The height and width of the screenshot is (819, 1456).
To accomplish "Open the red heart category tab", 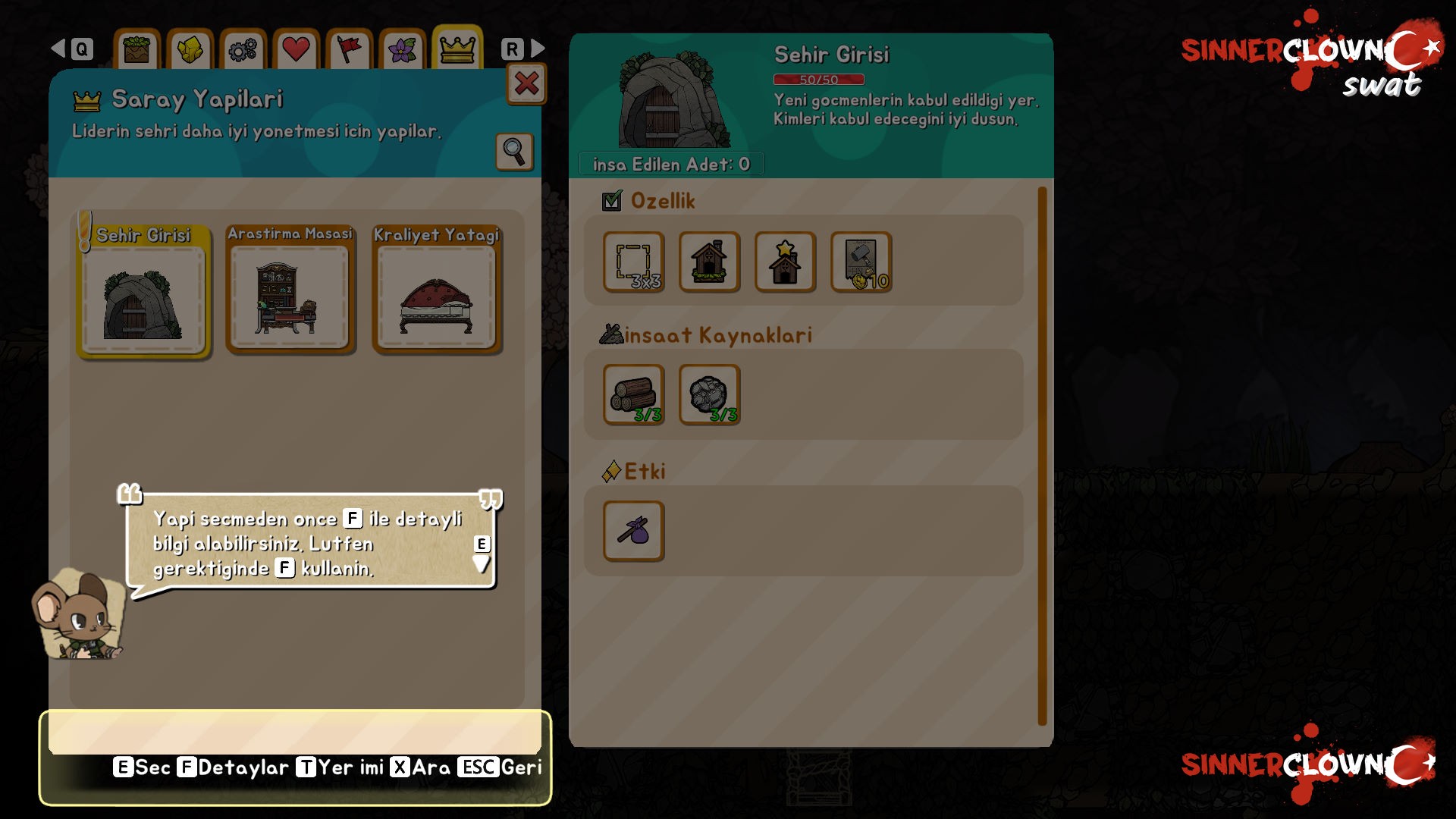I will [296, 51].
